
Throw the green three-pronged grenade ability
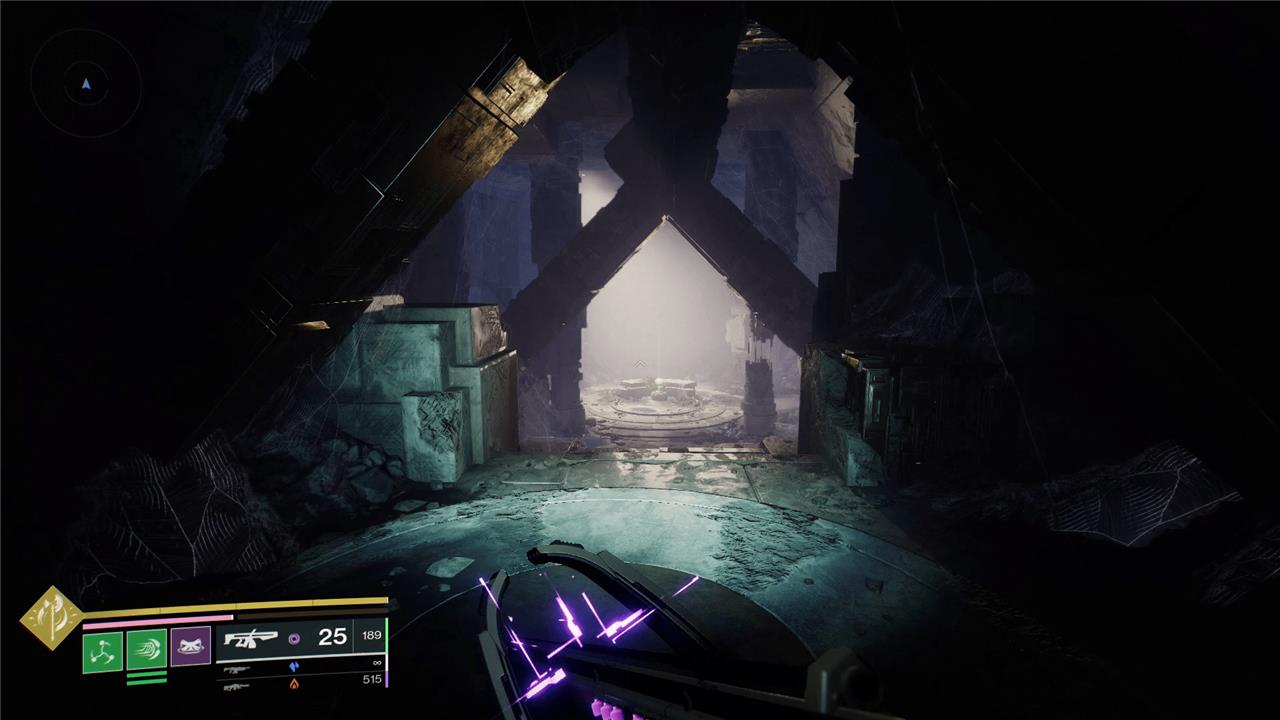click(x=102, y=652)
